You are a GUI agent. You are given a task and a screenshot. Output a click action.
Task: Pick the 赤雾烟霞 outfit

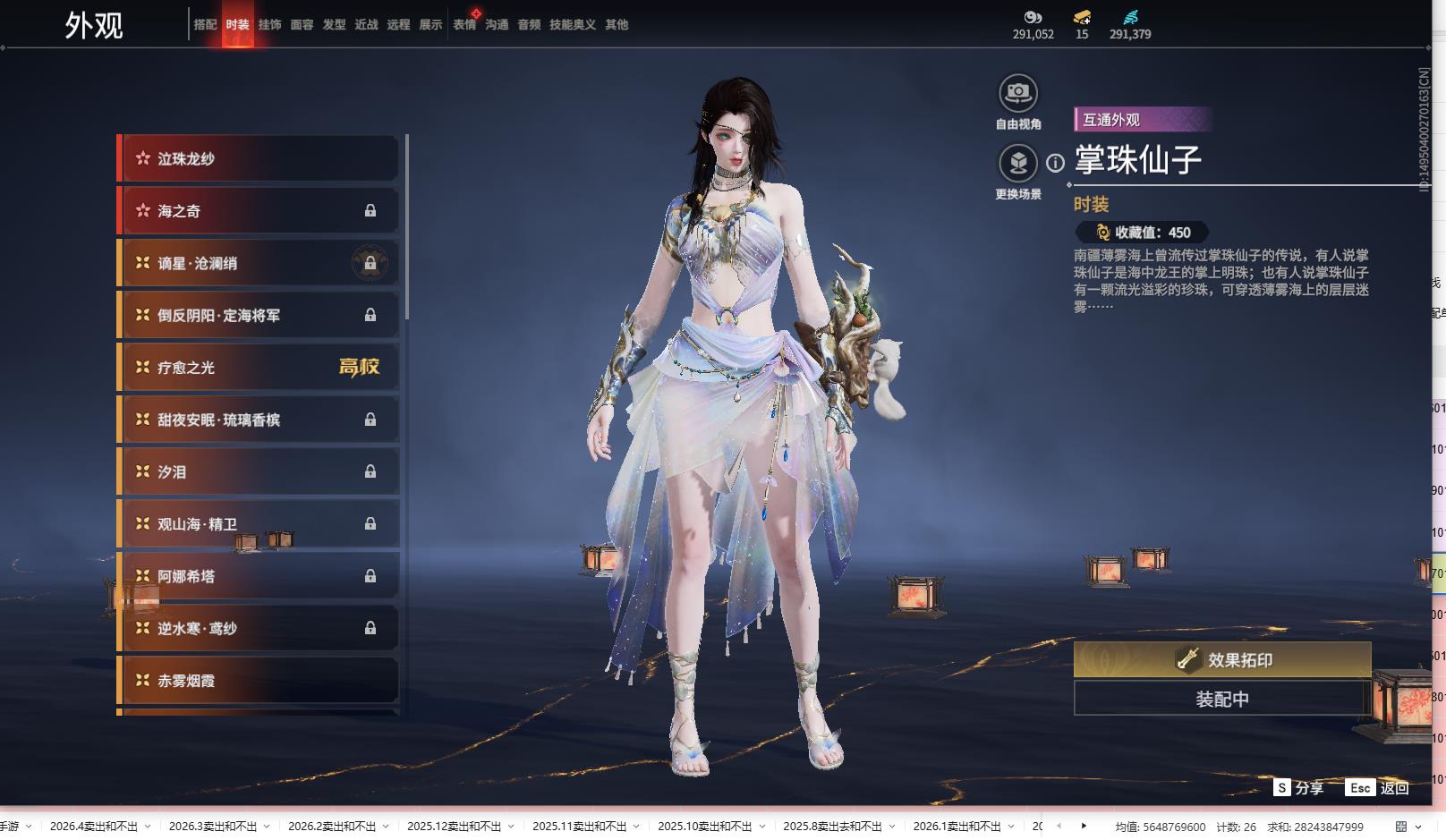(x=259, y=682)
